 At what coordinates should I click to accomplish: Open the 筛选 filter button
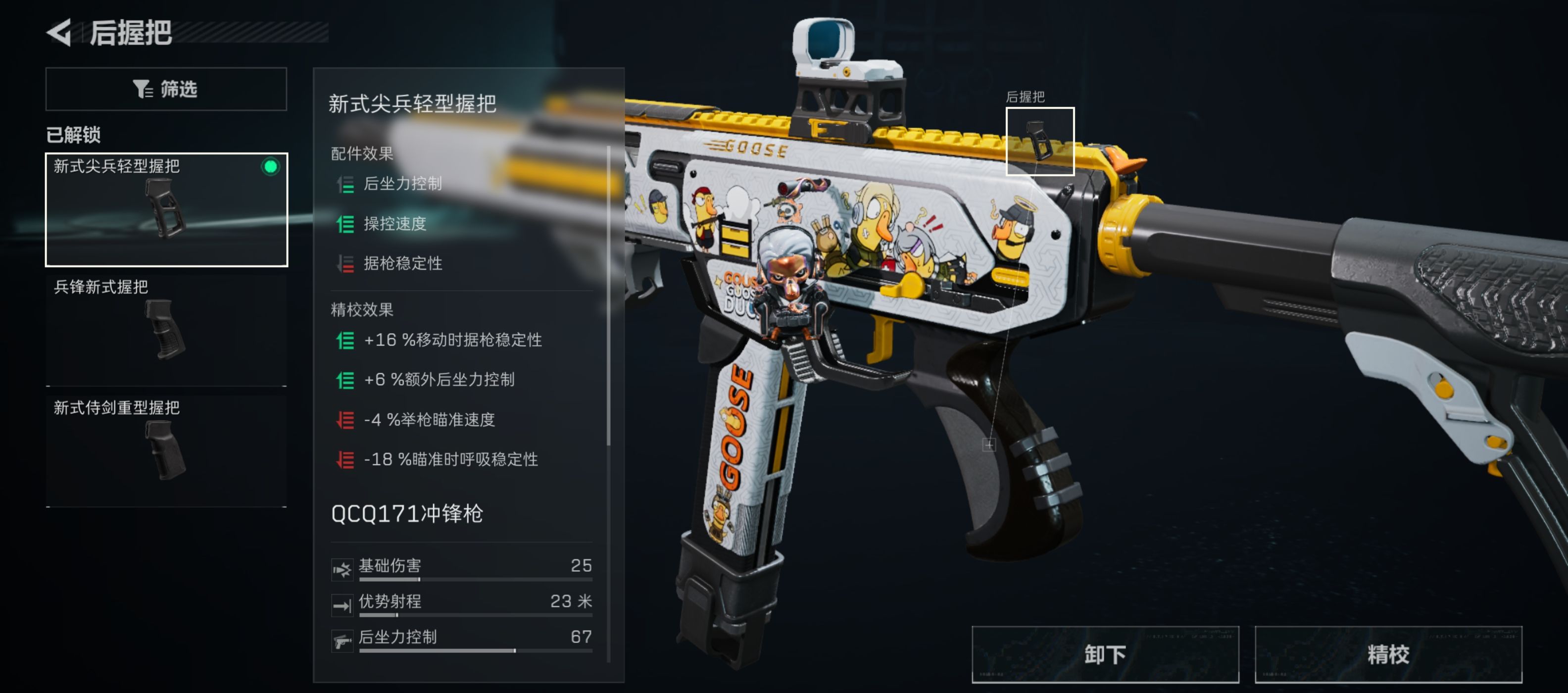pos(166,89)
